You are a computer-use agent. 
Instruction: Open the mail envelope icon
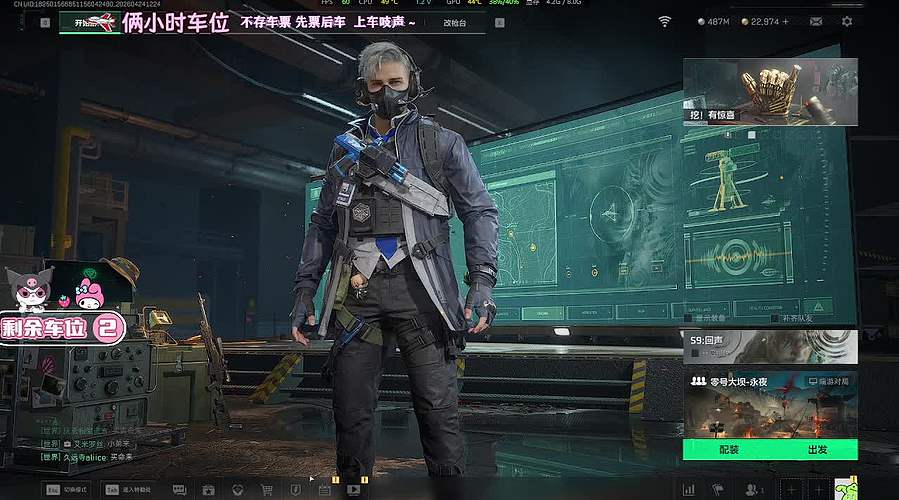[816, 21]
